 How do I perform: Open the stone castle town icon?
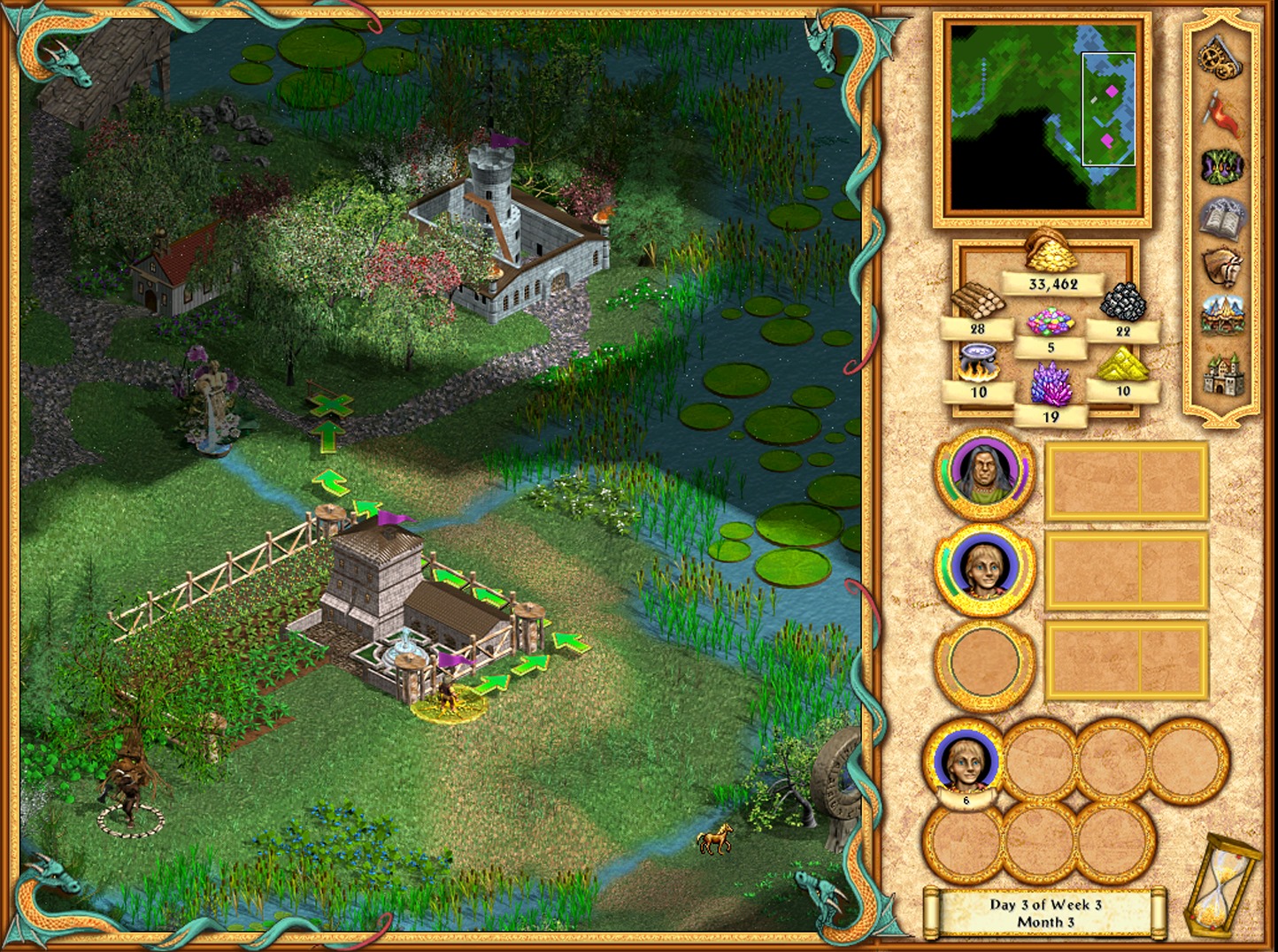(1222, 374)
